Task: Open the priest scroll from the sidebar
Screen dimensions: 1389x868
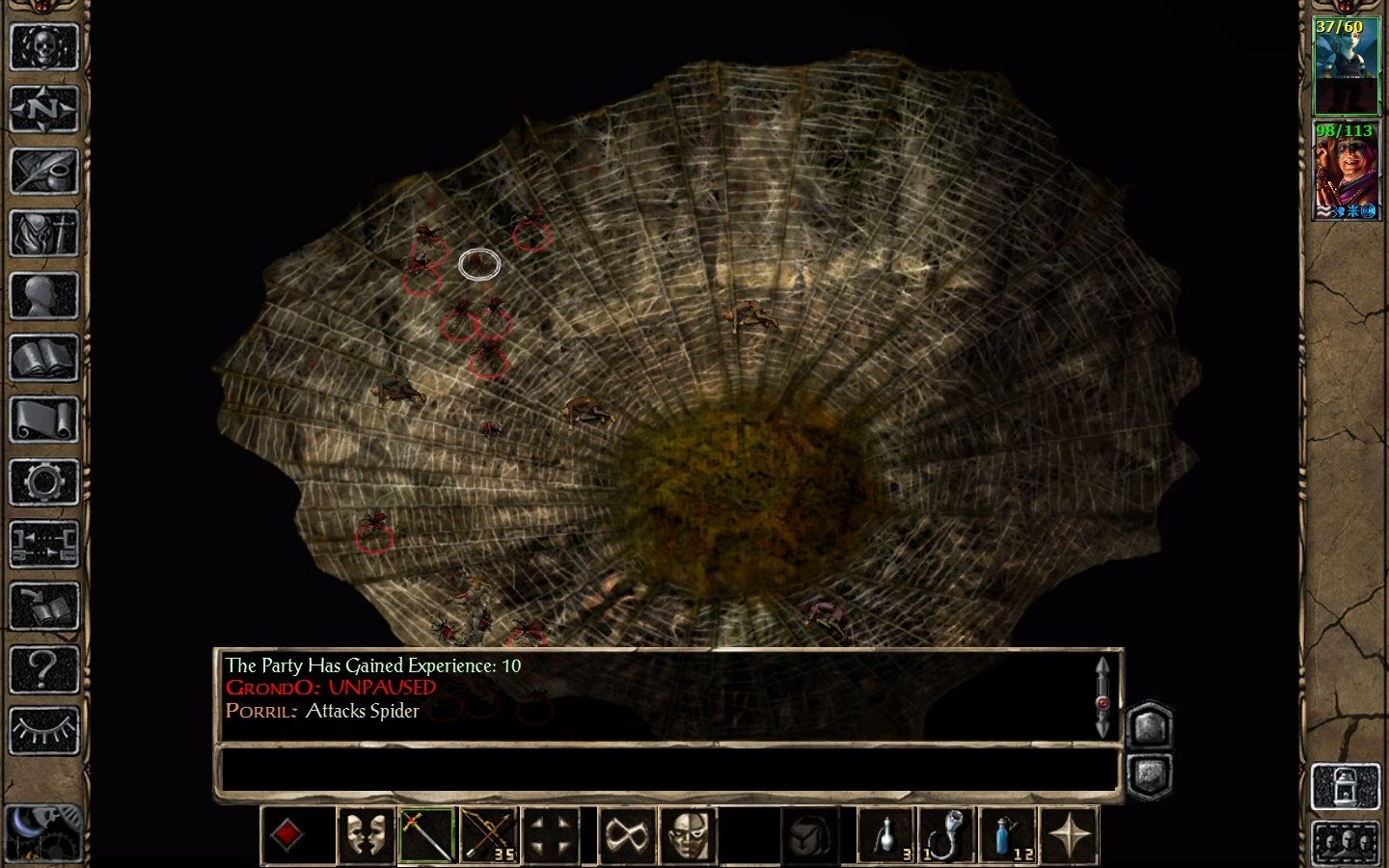Action: click(x=43, y=420)
